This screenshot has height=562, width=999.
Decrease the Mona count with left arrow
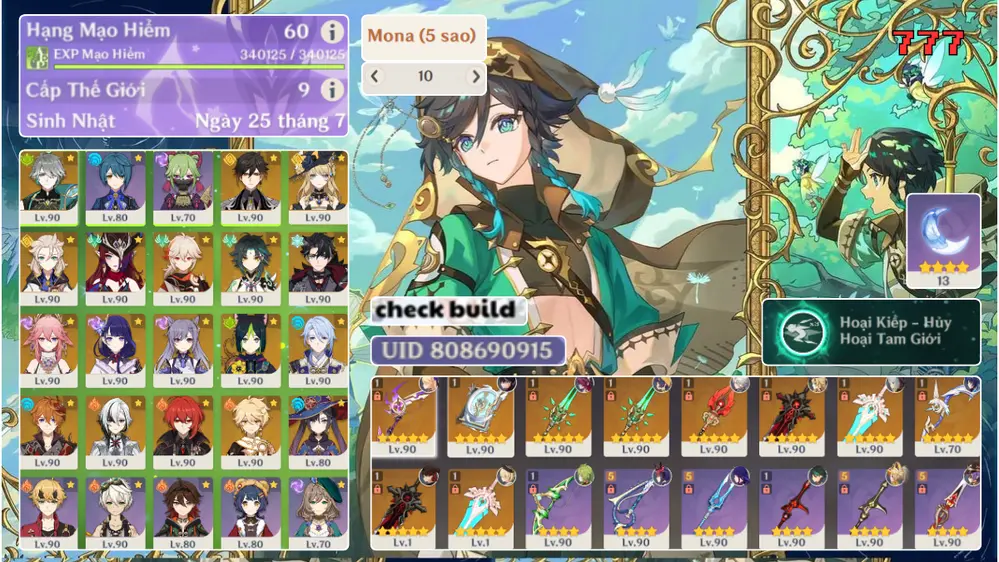374,76
